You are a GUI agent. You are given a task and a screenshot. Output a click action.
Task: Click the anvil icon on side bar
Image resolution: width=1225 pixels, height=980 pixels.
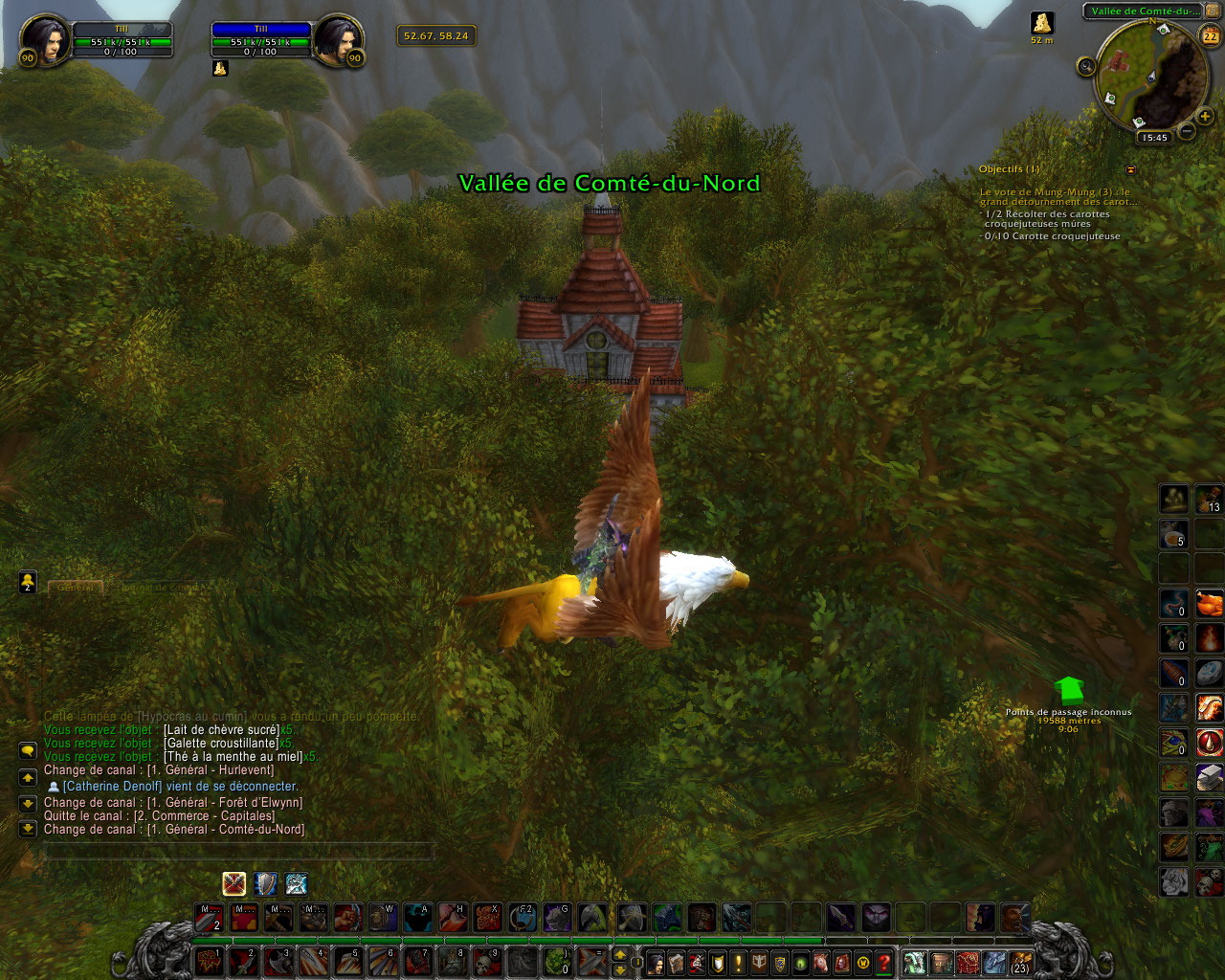click(x=1210, y=776)
